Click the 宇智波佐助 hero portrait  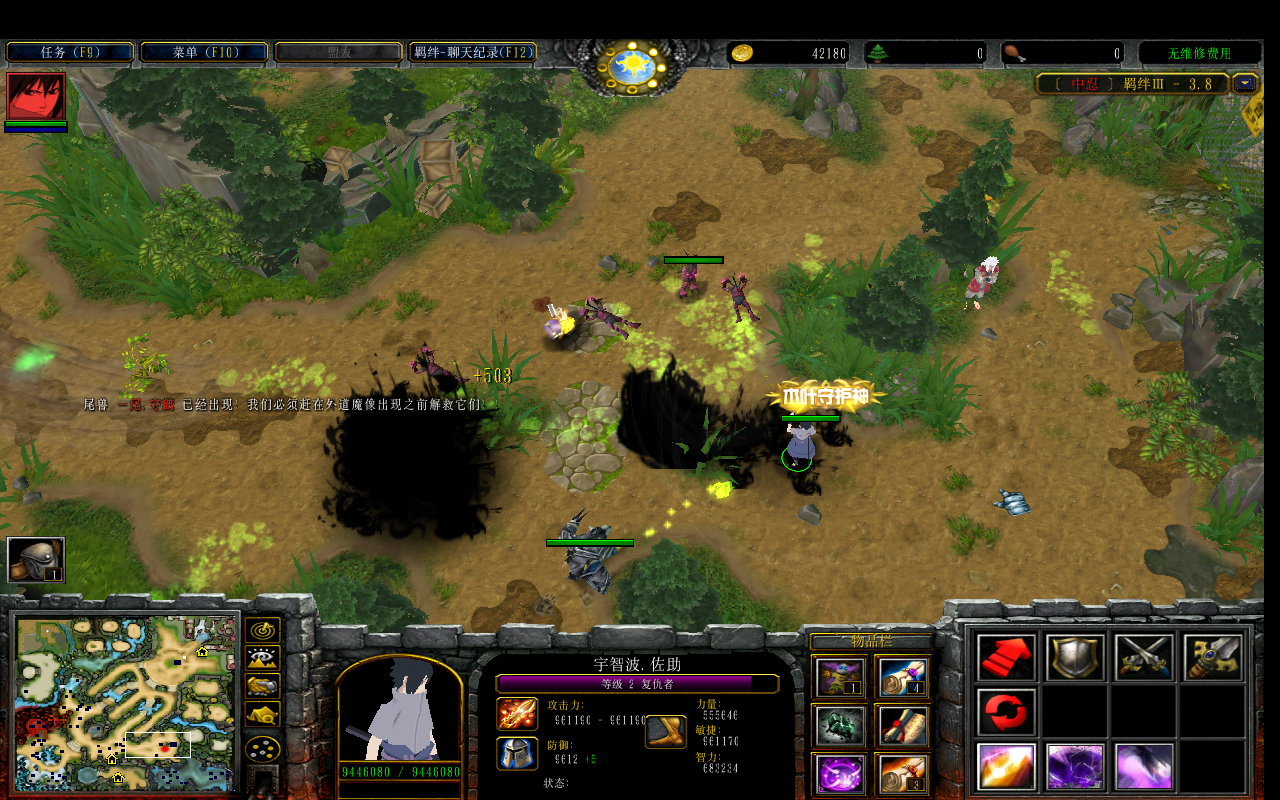click(x=400, y=712)
